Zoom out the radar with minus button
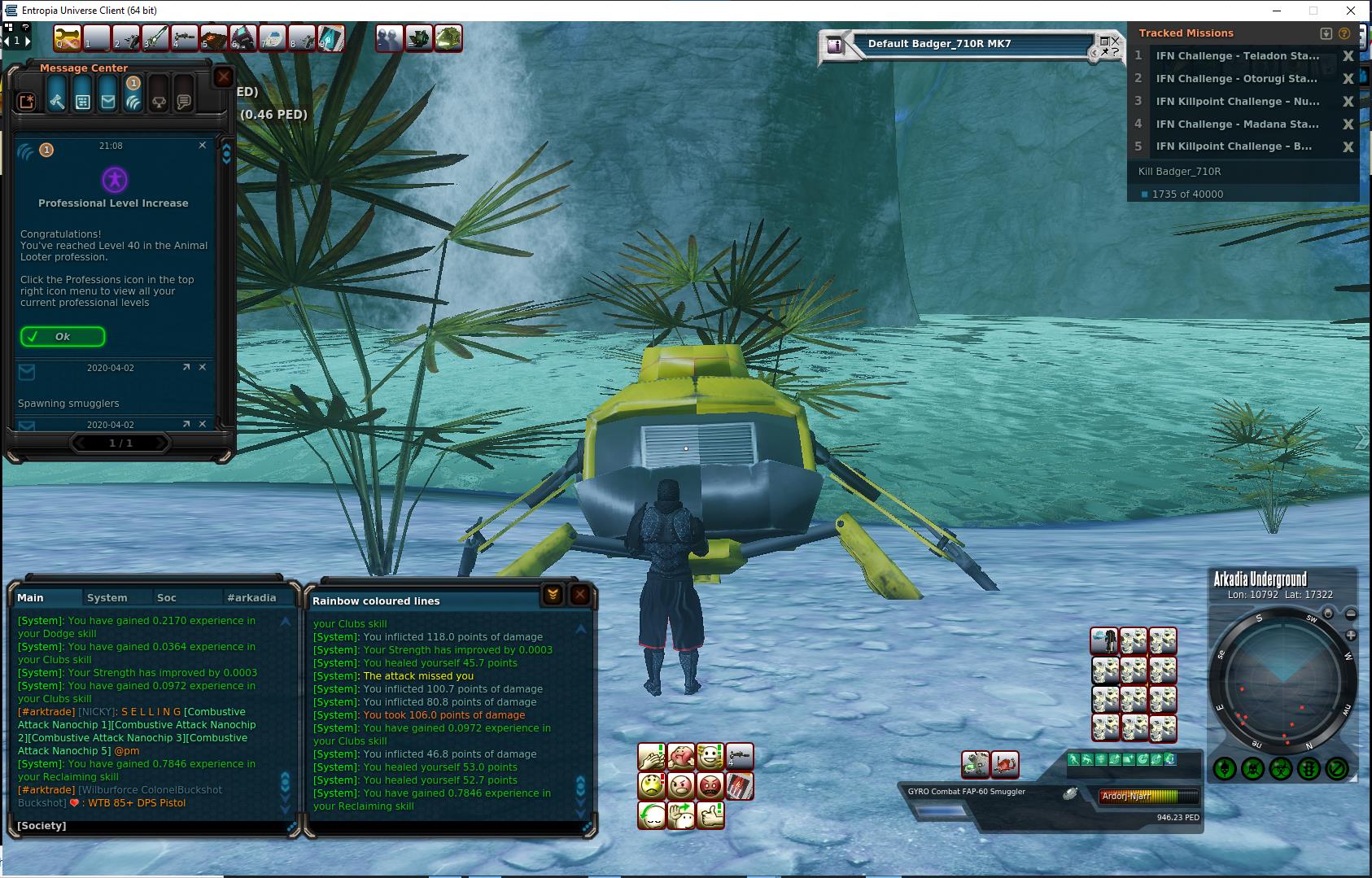This screenshot has height=878, width=1372. pyautogui.click(x=1351, y=614)
